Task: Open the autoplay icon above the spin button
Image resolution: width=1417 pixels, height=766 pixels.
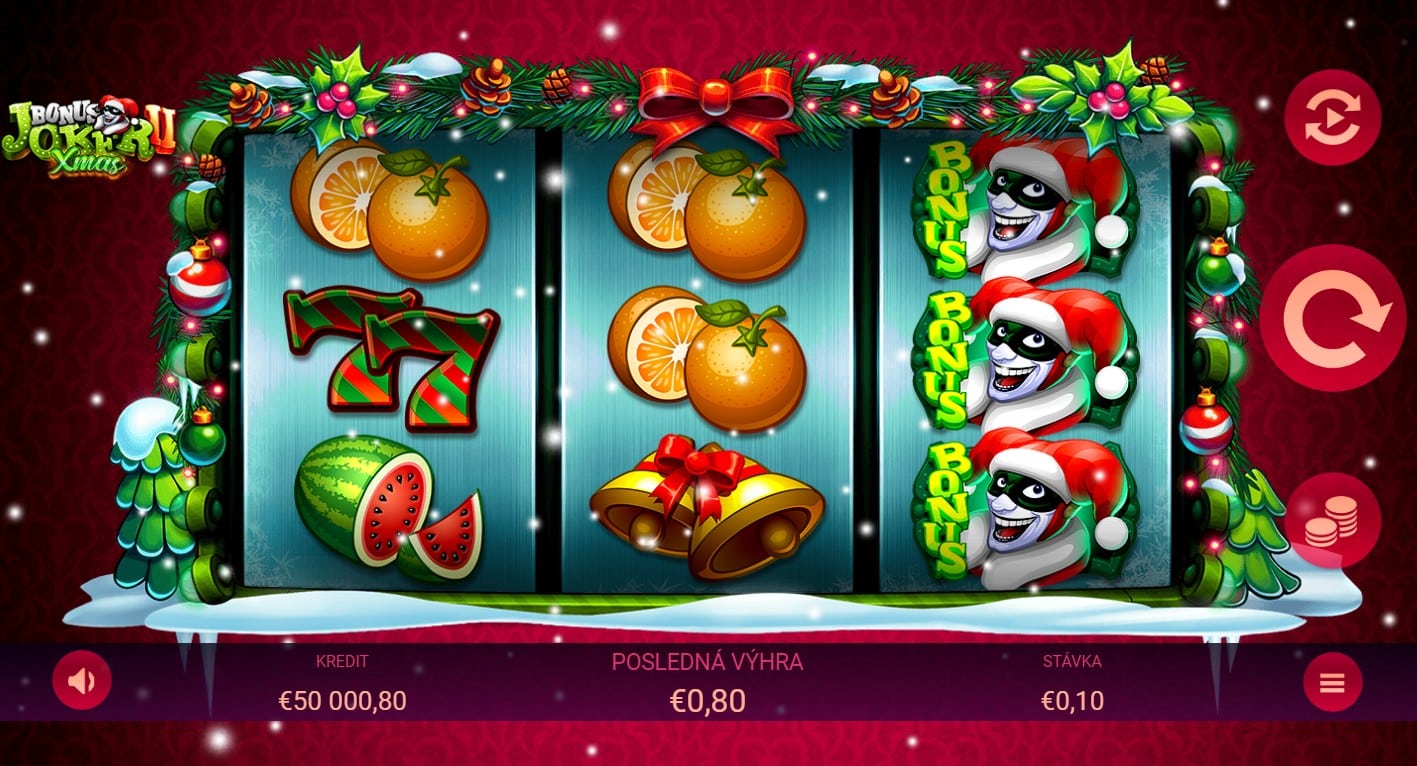Action: click(x=1333, y=117)
